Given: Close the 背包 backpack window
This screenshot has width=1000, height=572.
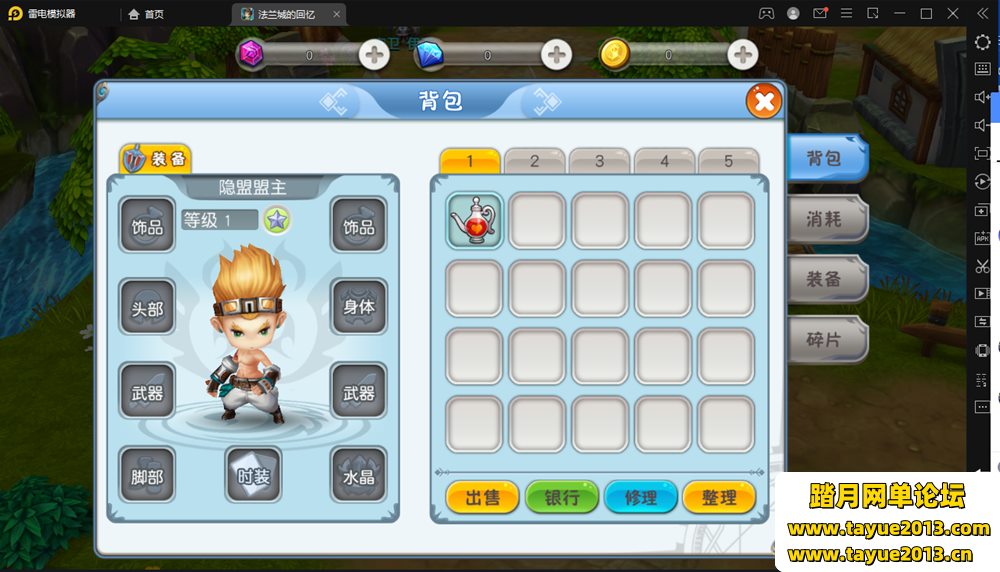Looking at the screenshot, I should tap(763, 101).
